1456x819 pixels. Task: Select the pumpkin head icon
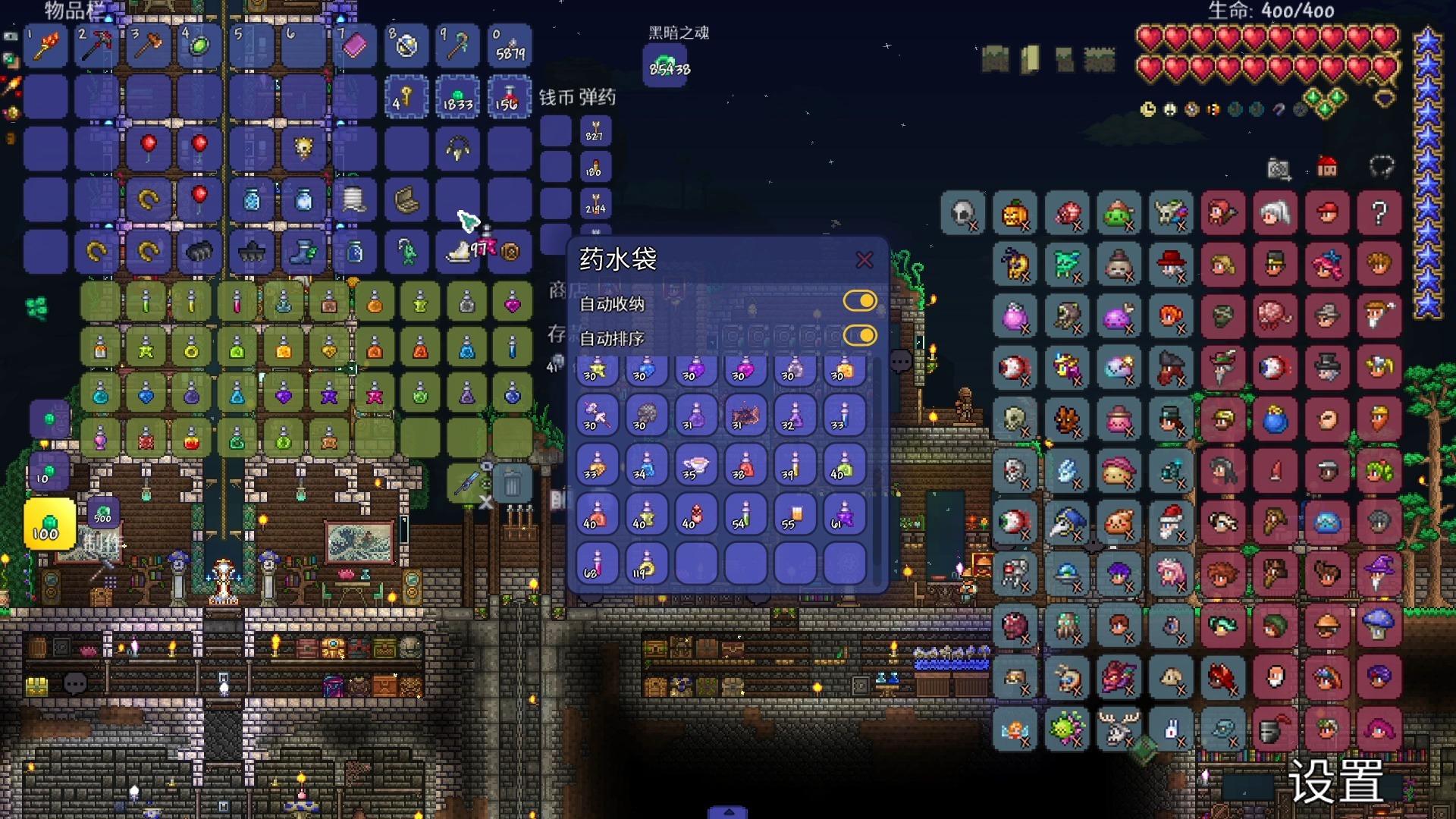1015,214
